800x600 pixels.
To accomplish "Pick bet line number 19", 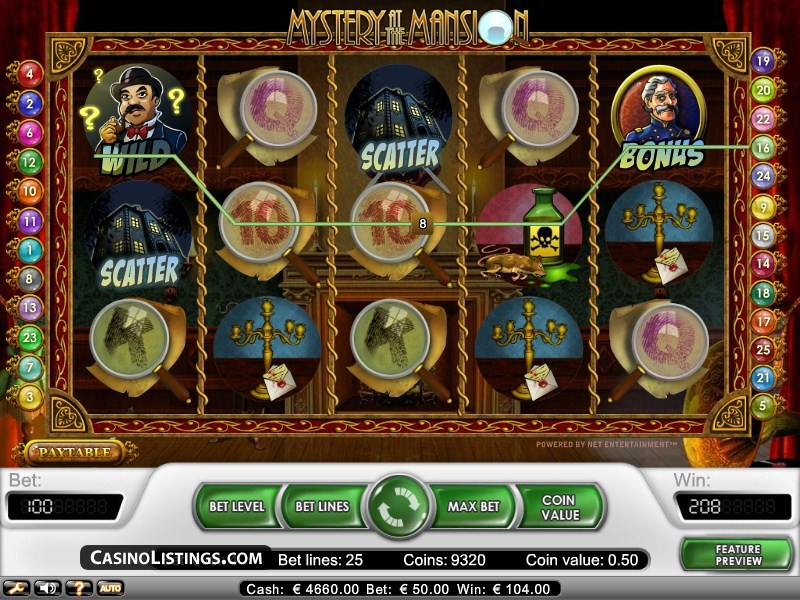I will 764,61.
